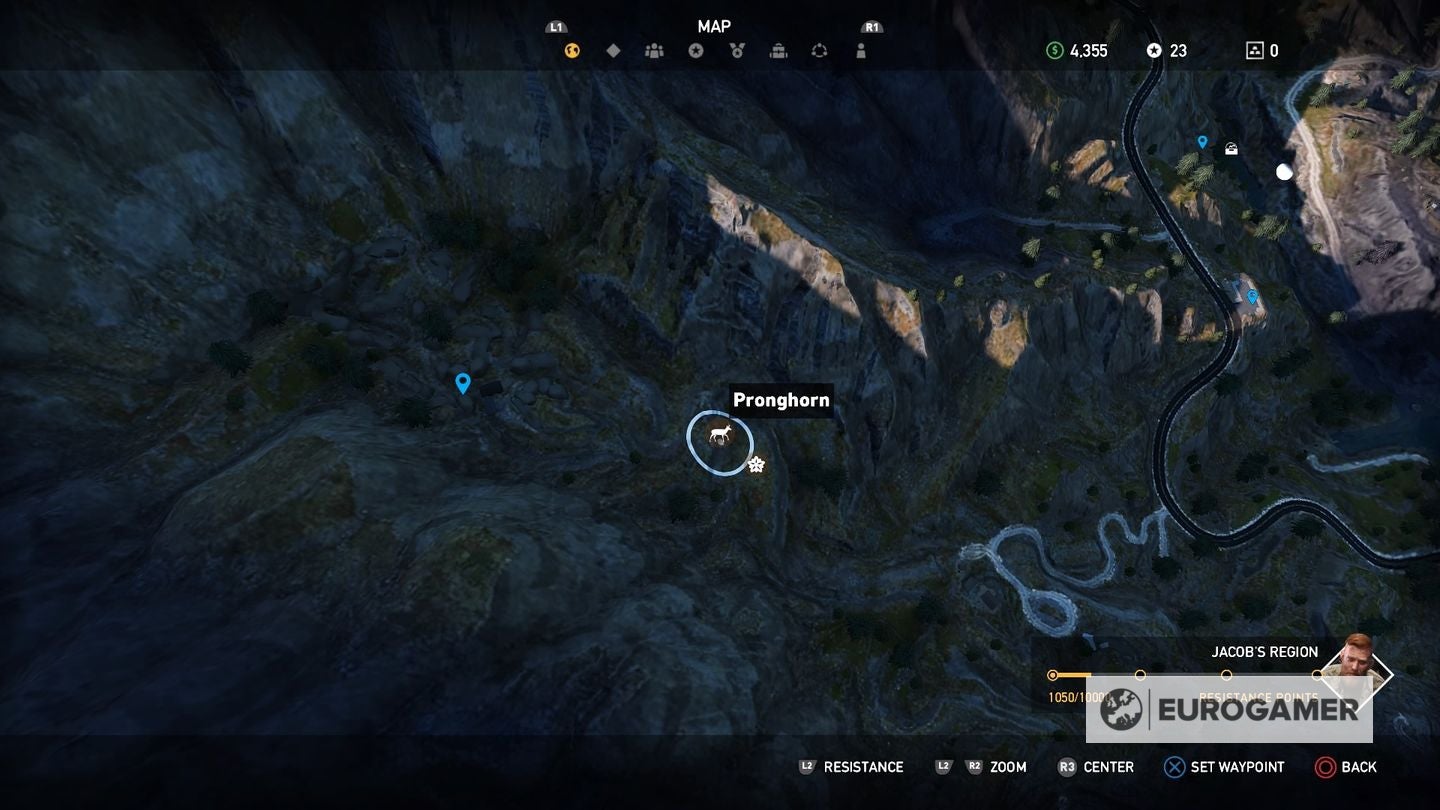Select the blue waypoint pin on the left cliffs
The height and width of the screenshot is (810, 1440).
pyautogui.click(x=463, y=382)
